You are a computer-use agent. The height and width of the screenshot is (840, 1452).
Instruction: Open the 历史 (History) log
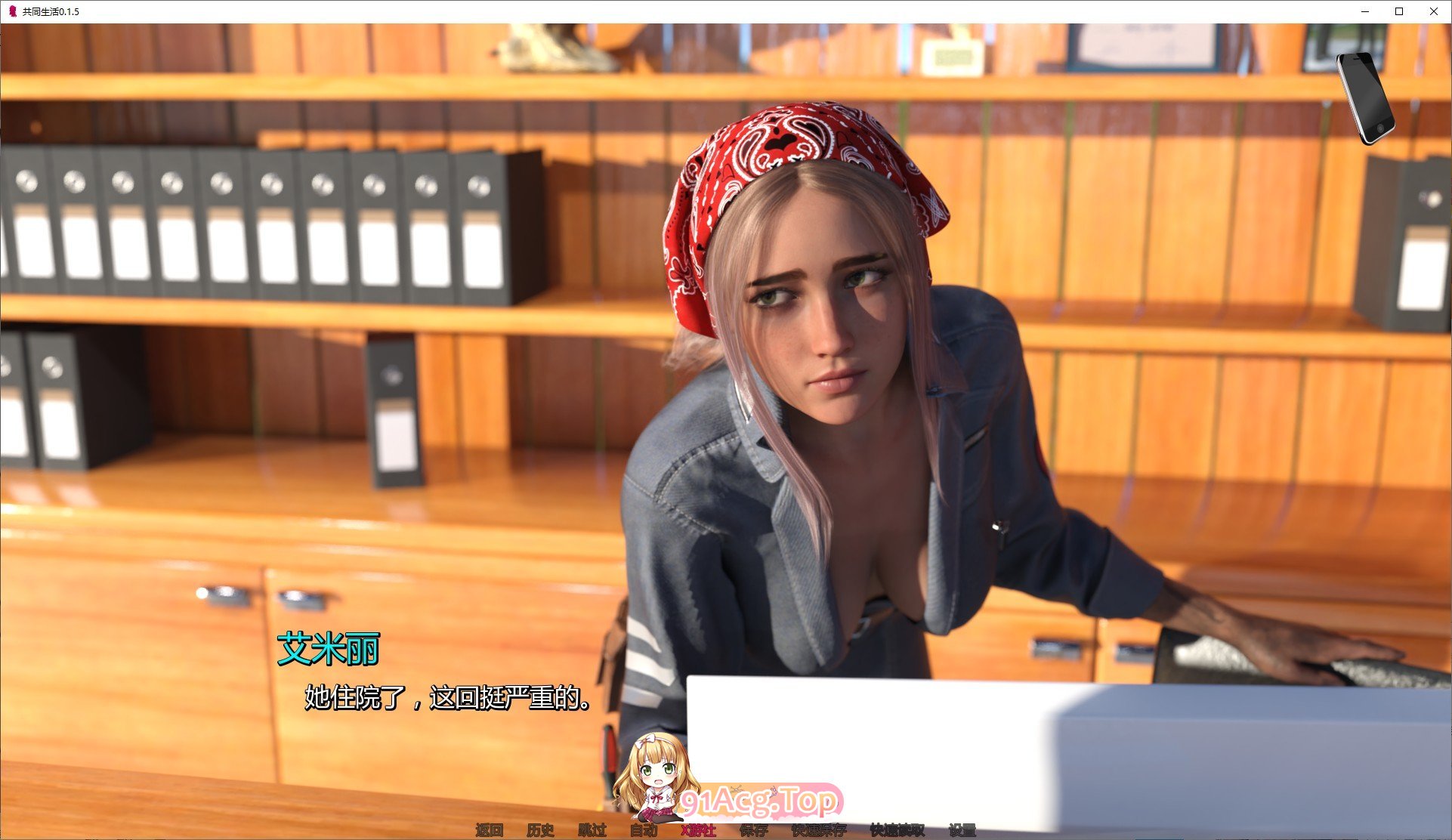click(540, 830)
